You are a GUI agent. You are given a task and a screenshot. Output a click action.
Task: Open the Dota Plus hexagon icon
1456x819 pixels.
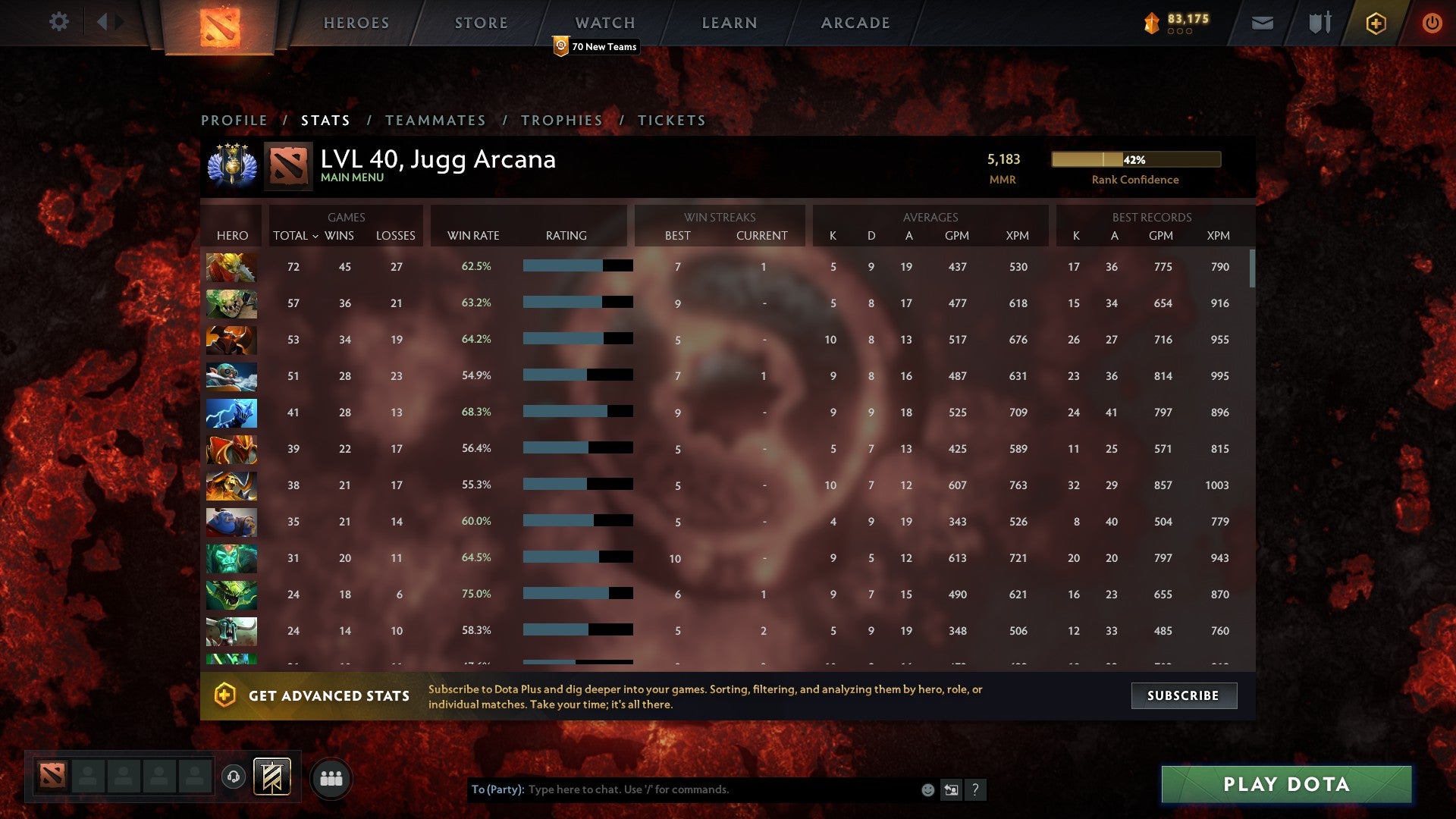coord(1375,22)
